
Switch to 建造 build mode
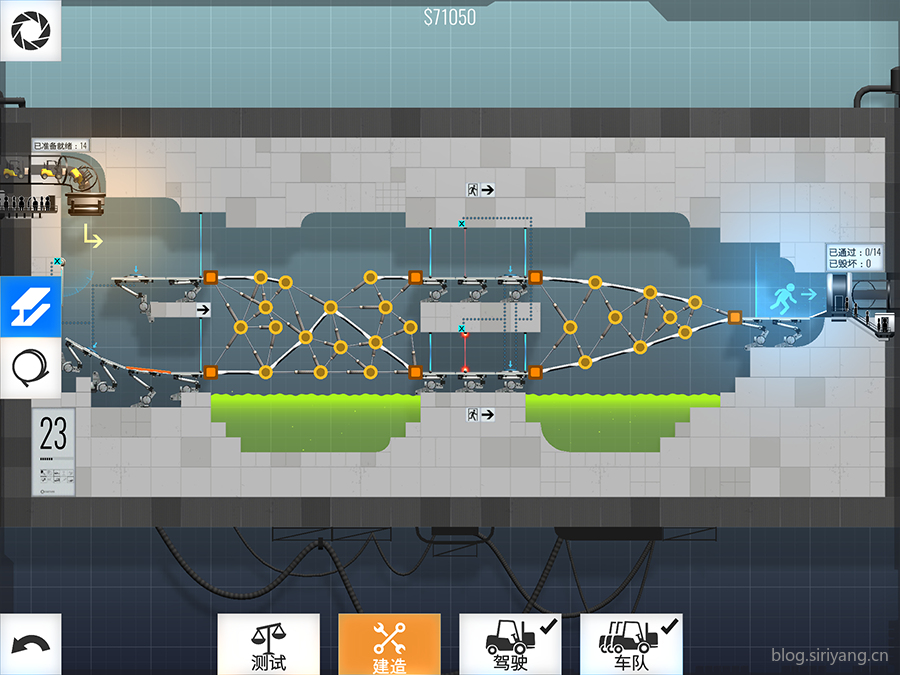[x=389, y=645]
